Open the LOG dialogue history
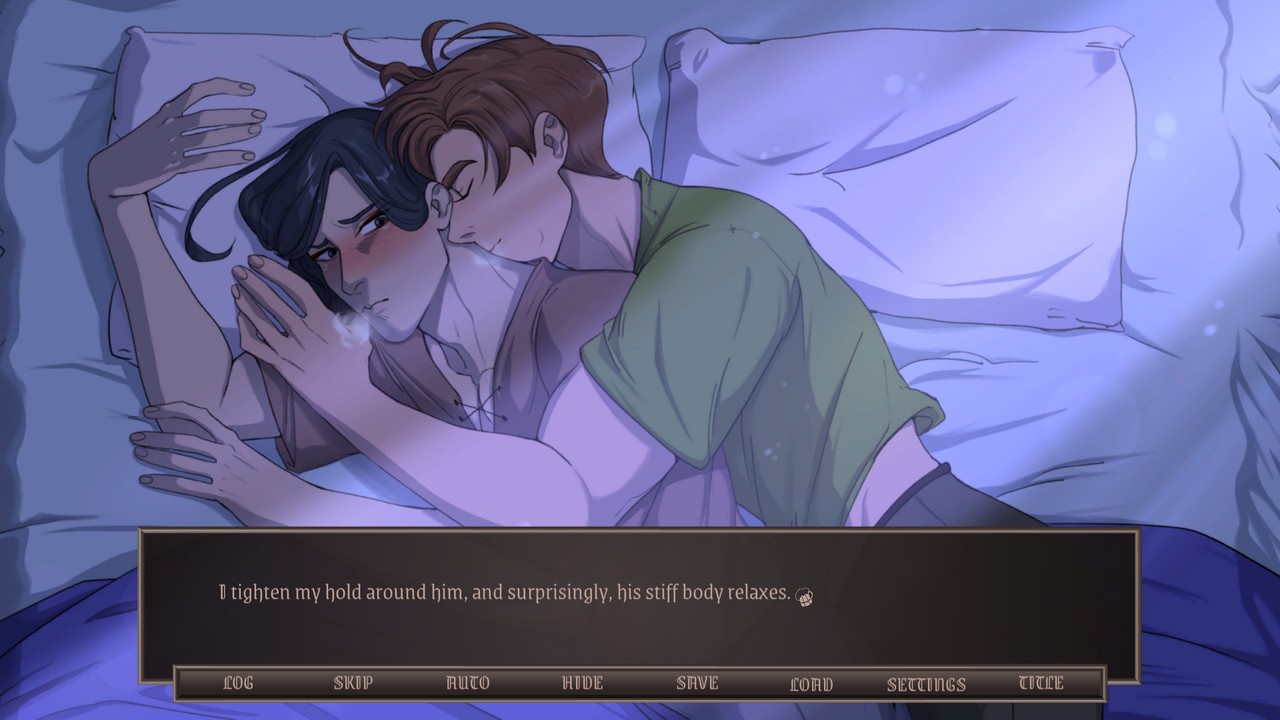The image size is (1280, 720). click(x=237, y=684)
